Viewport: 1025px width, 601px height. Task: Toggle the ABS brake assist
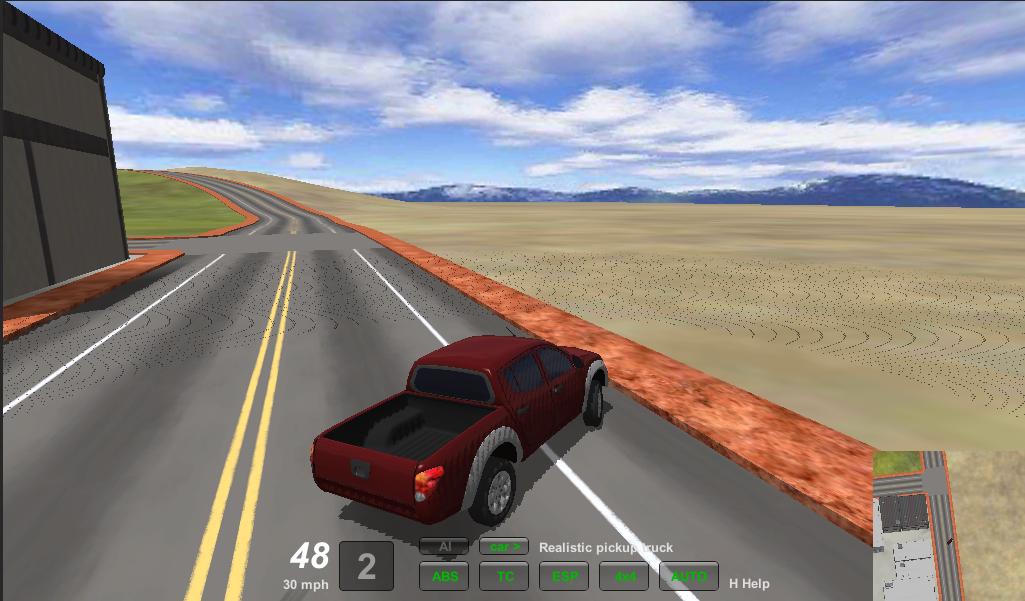444,576
